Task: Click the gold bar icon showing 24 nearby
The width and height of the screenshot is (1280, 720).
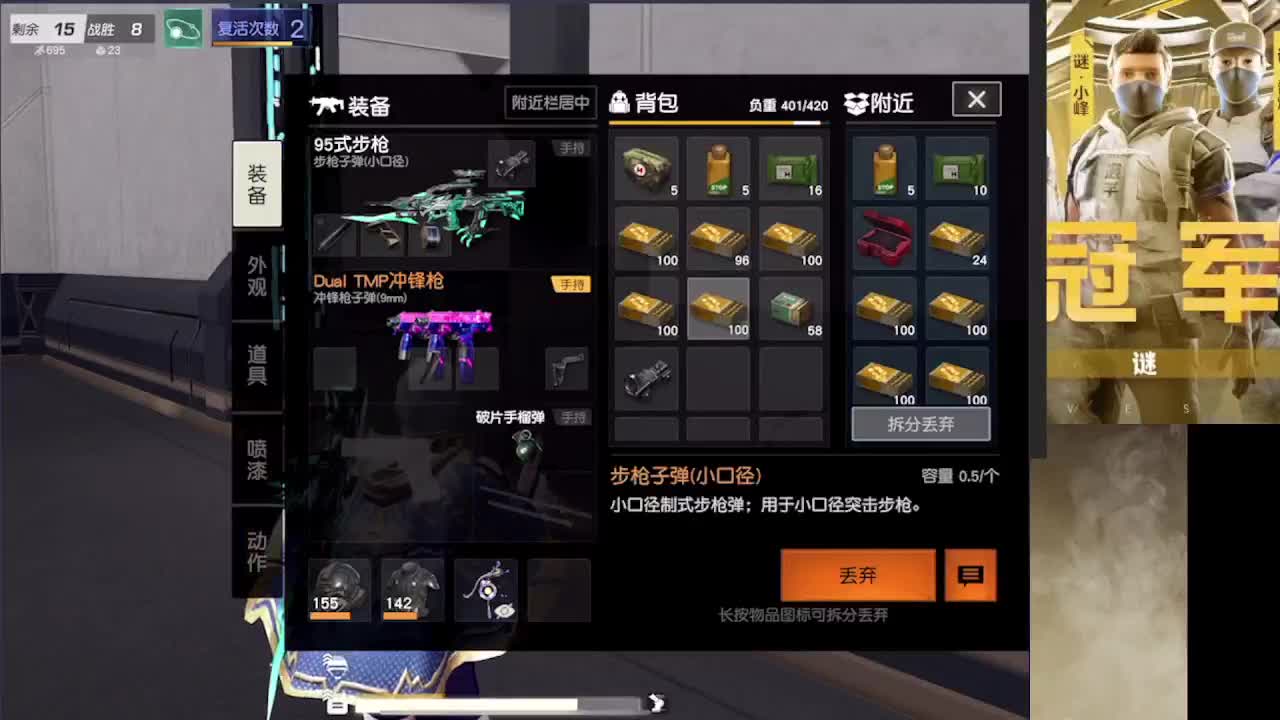Action: tap(958, 238)
